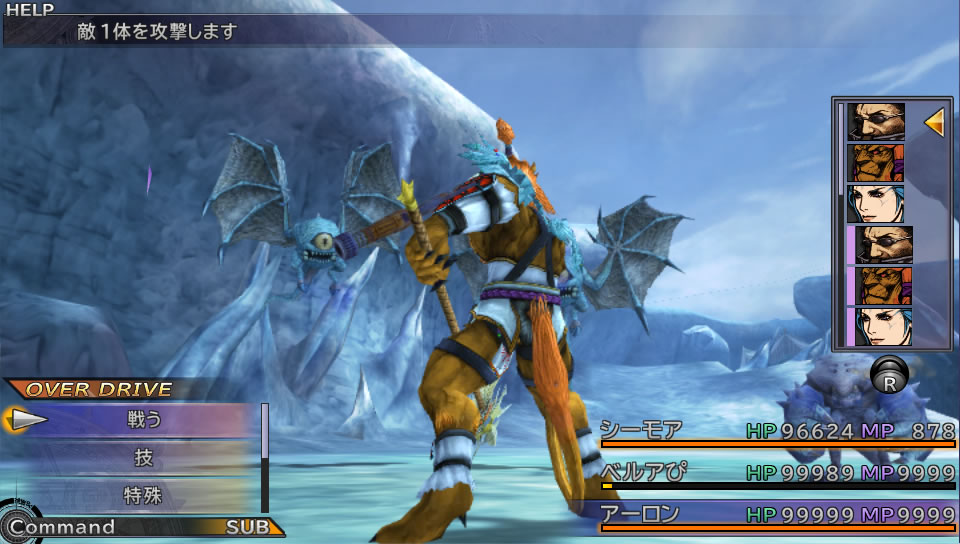Image resolution: width=960 pixels, height=544 pixels.
Task: Switch to the SUB command tab
Action: pos(247,527)
